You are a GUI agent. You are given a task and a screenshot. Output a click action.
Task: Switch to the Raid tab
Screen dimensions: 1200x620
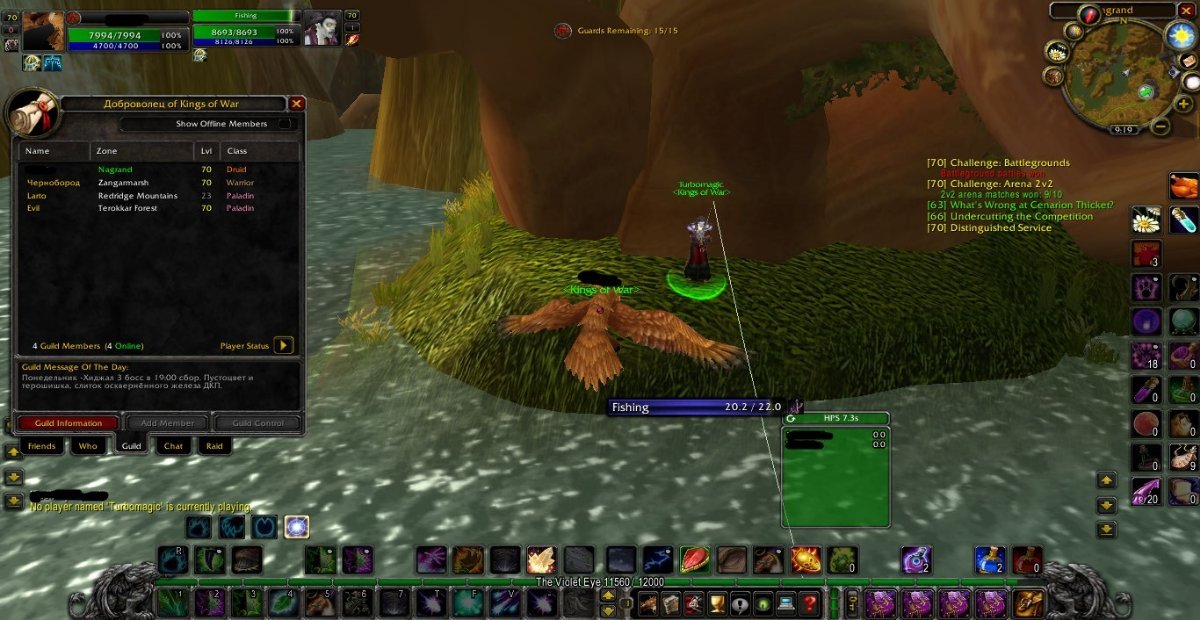(214, 446)
